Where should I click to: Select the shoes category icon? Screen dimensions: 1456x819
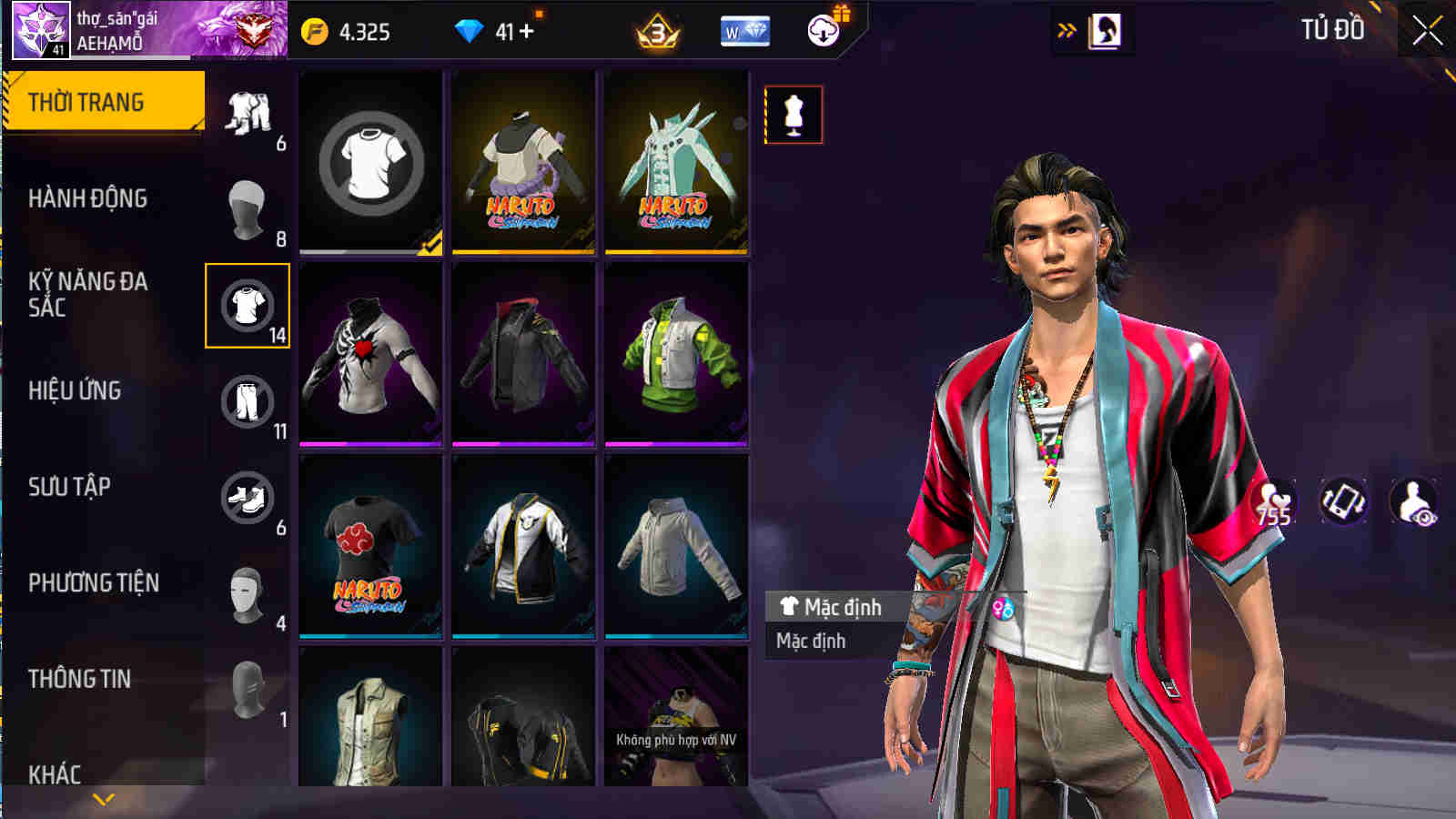(x=249, y=497)
